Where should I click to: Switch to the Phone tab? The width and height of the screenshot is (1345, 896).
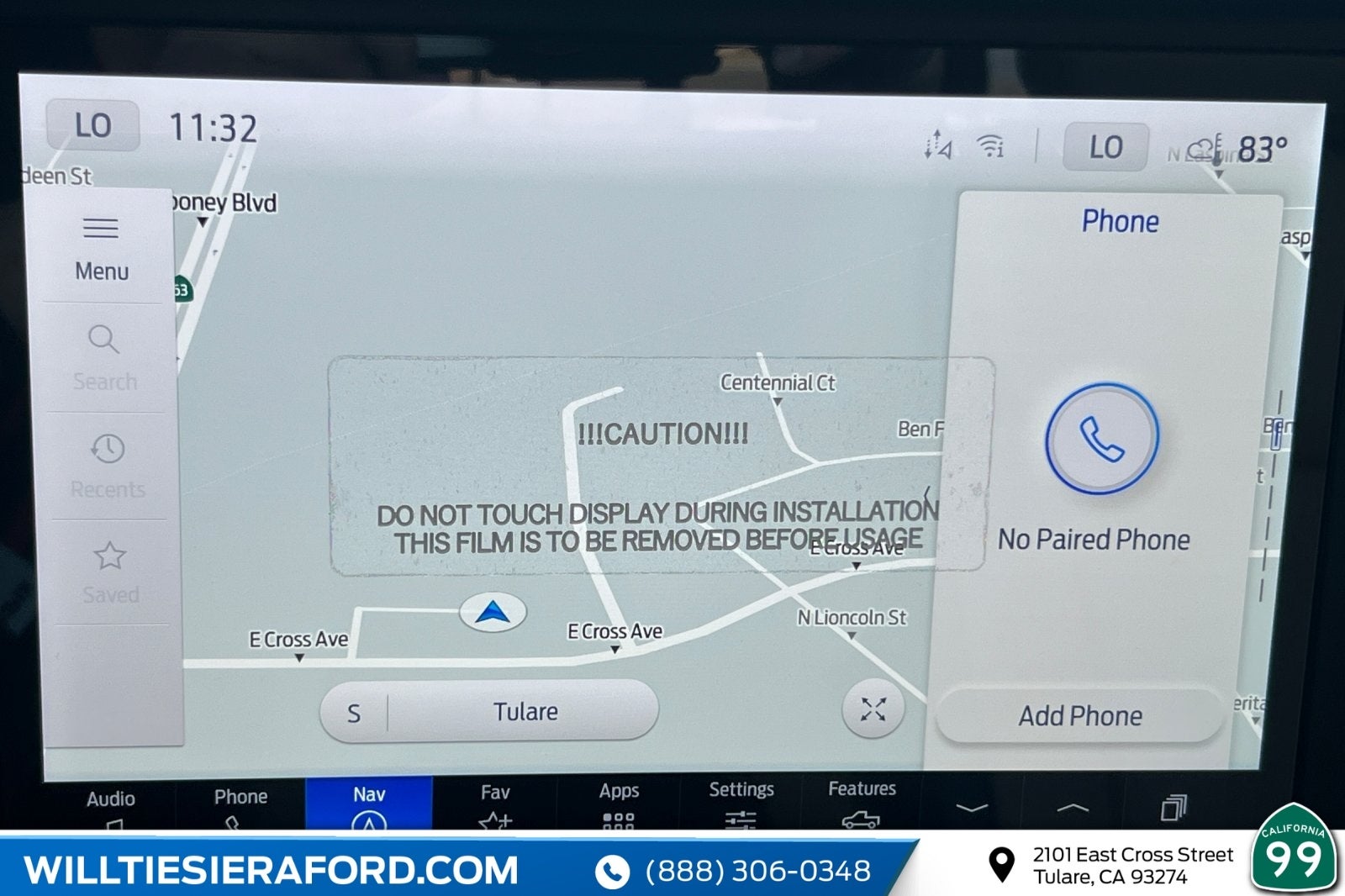(240, 804)
